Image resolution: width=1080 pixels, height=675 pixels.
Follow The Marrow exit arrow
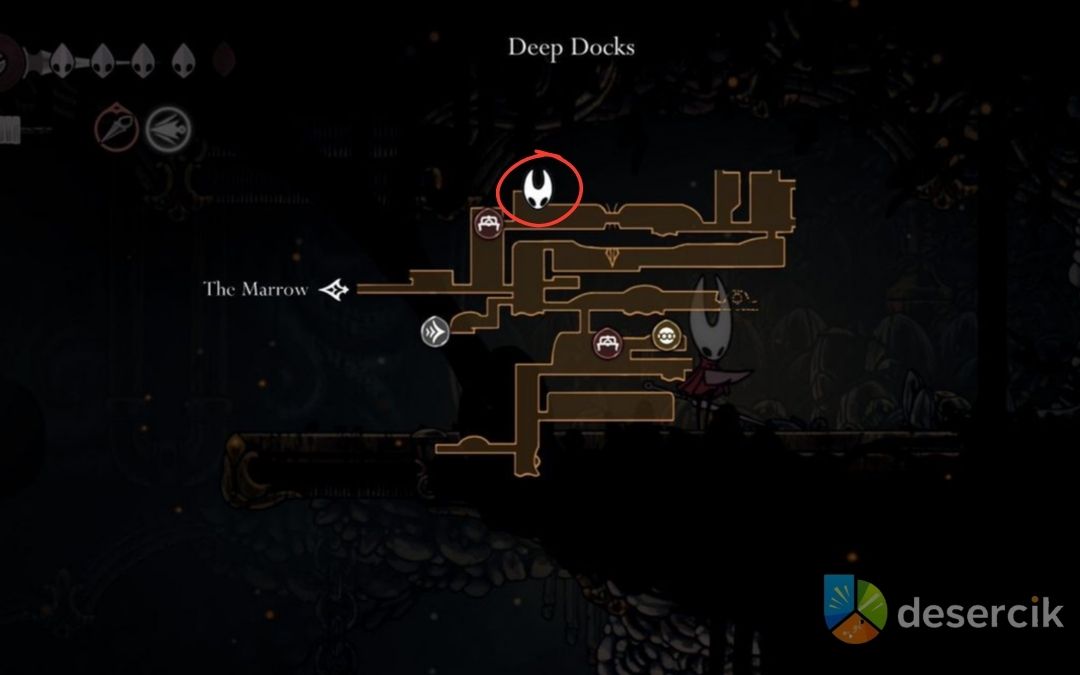334,290
